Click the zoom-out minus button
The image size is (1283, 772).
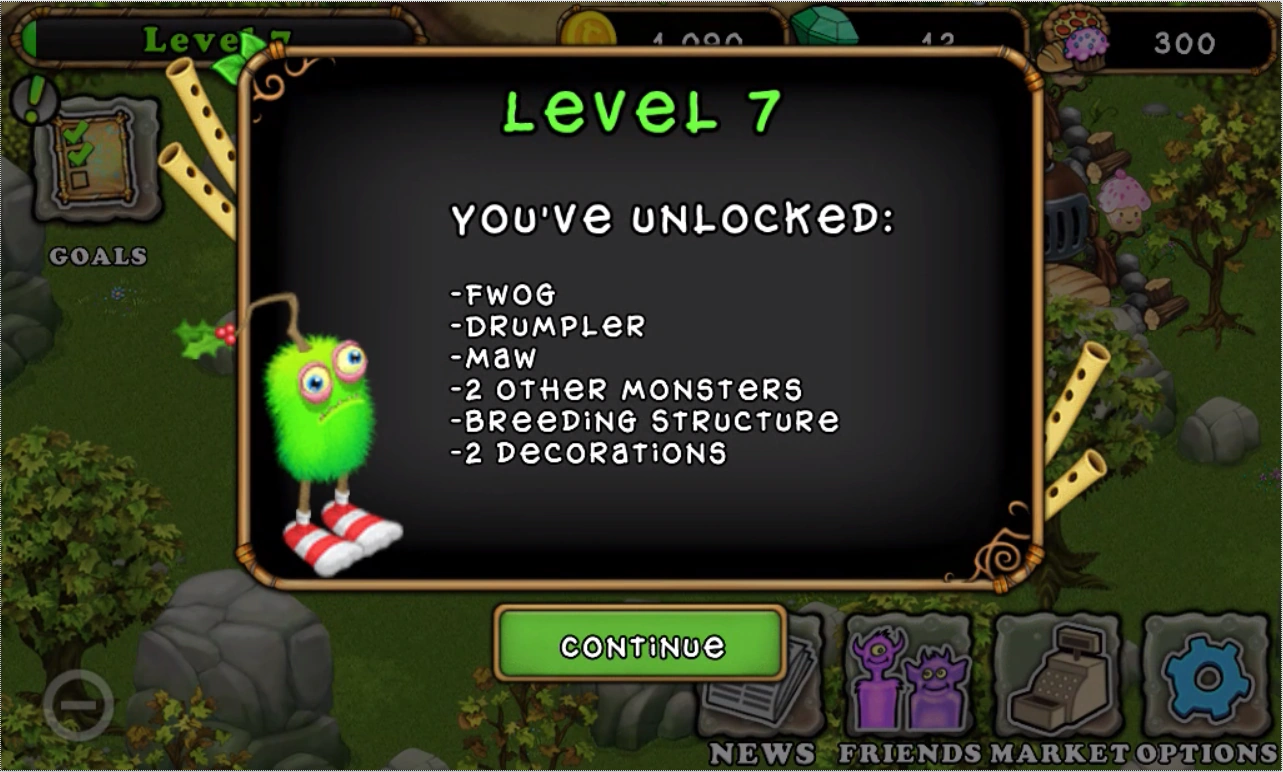point(80,703)
